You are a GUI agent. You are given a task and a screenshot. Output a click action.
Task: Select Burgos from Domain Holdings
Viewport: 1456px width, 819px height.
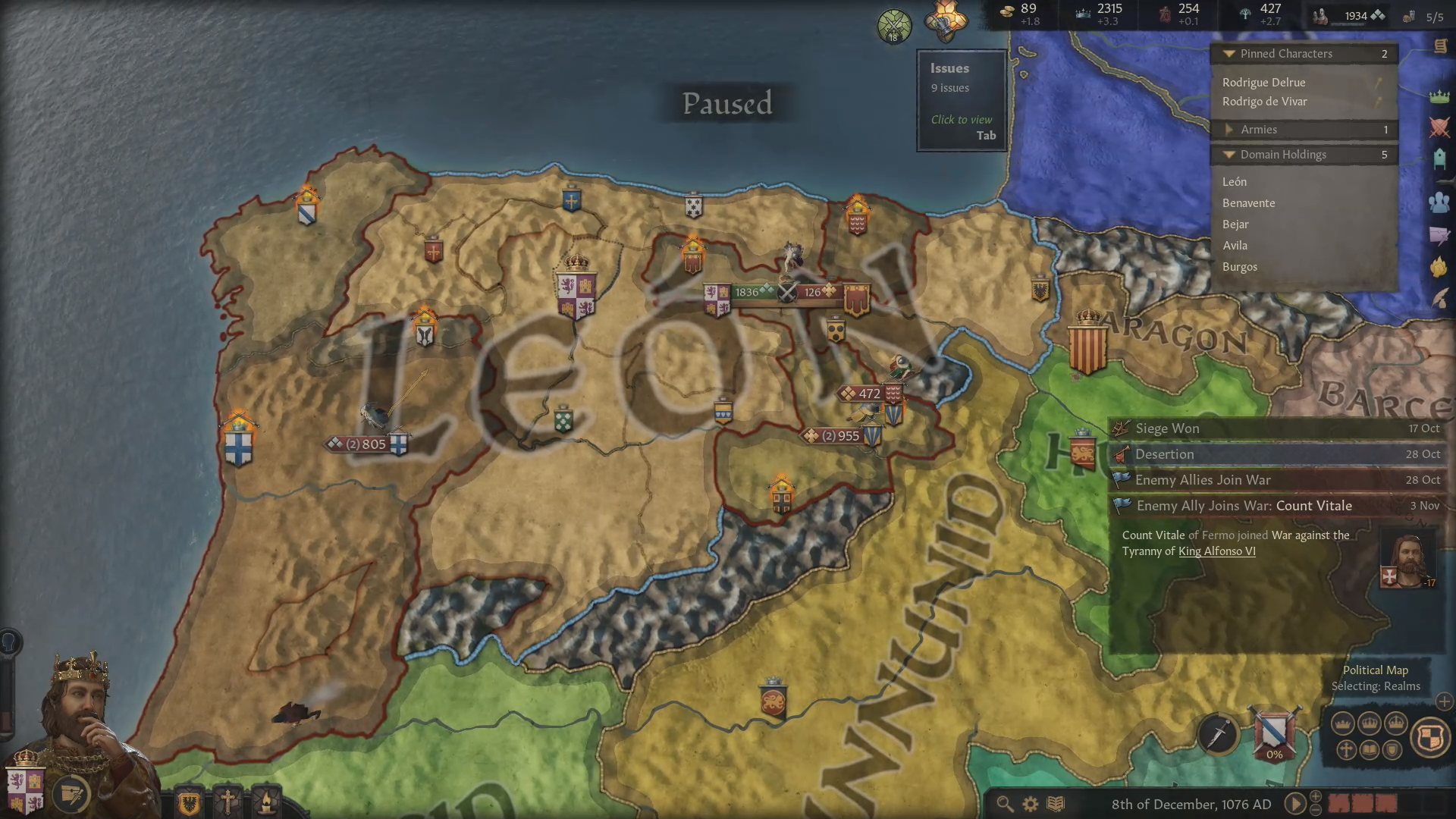click(1240, 267)
